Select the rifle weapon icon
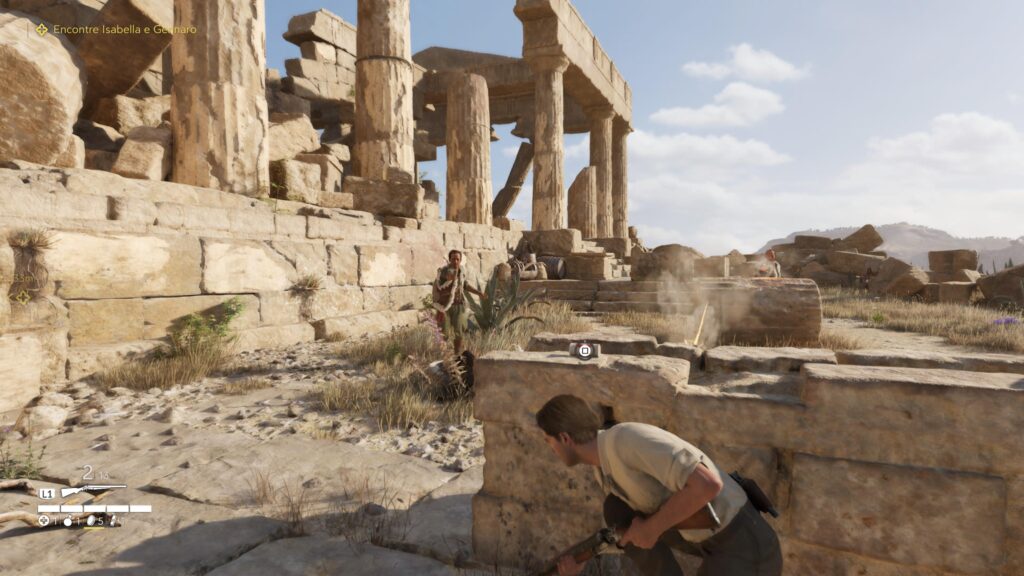This screenshot has width=1024, height=576. pyautogui.click(x=93, y=491)
